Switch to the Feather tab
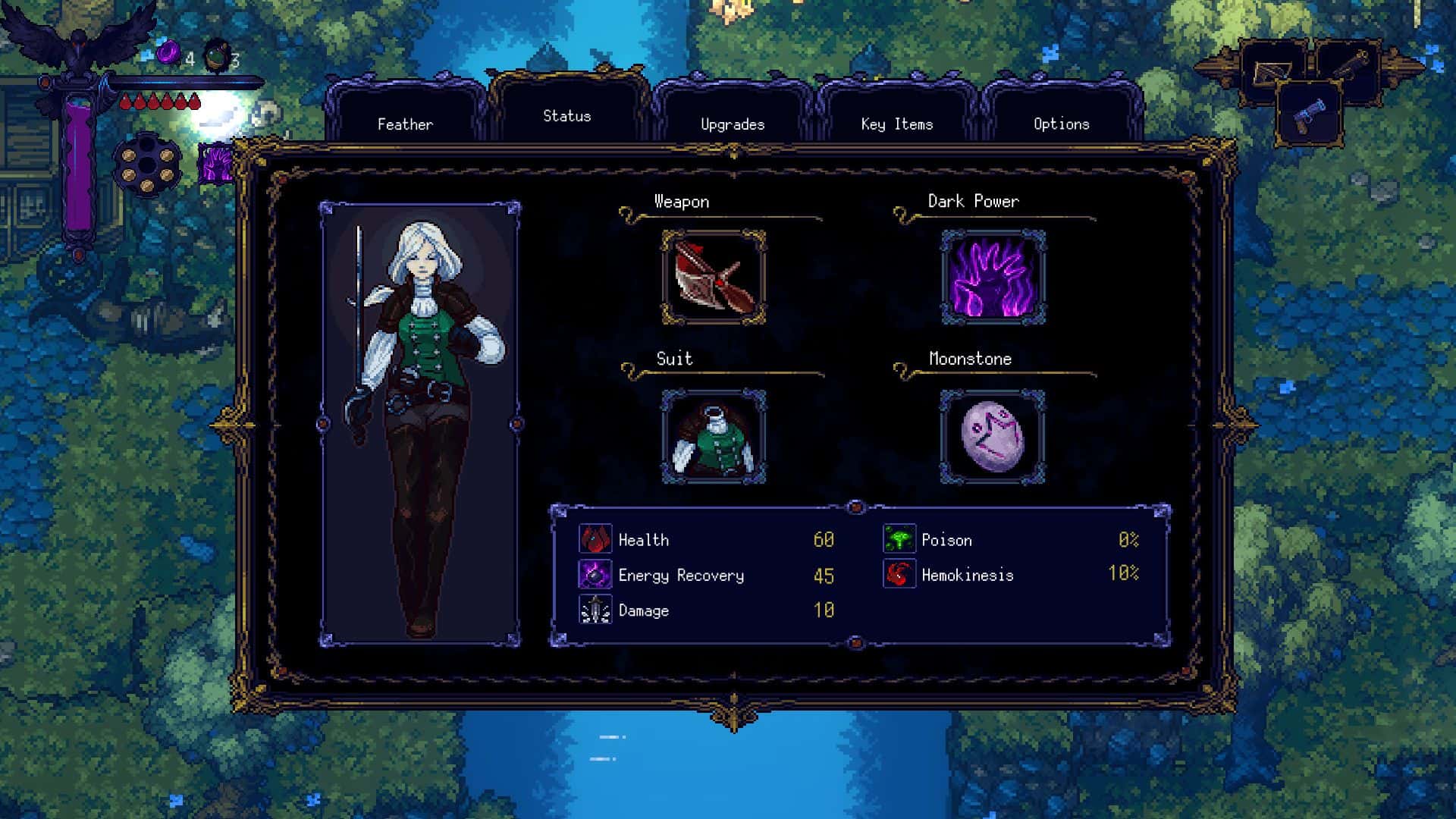The image size is (1456, 819). [x=405, y=124]
